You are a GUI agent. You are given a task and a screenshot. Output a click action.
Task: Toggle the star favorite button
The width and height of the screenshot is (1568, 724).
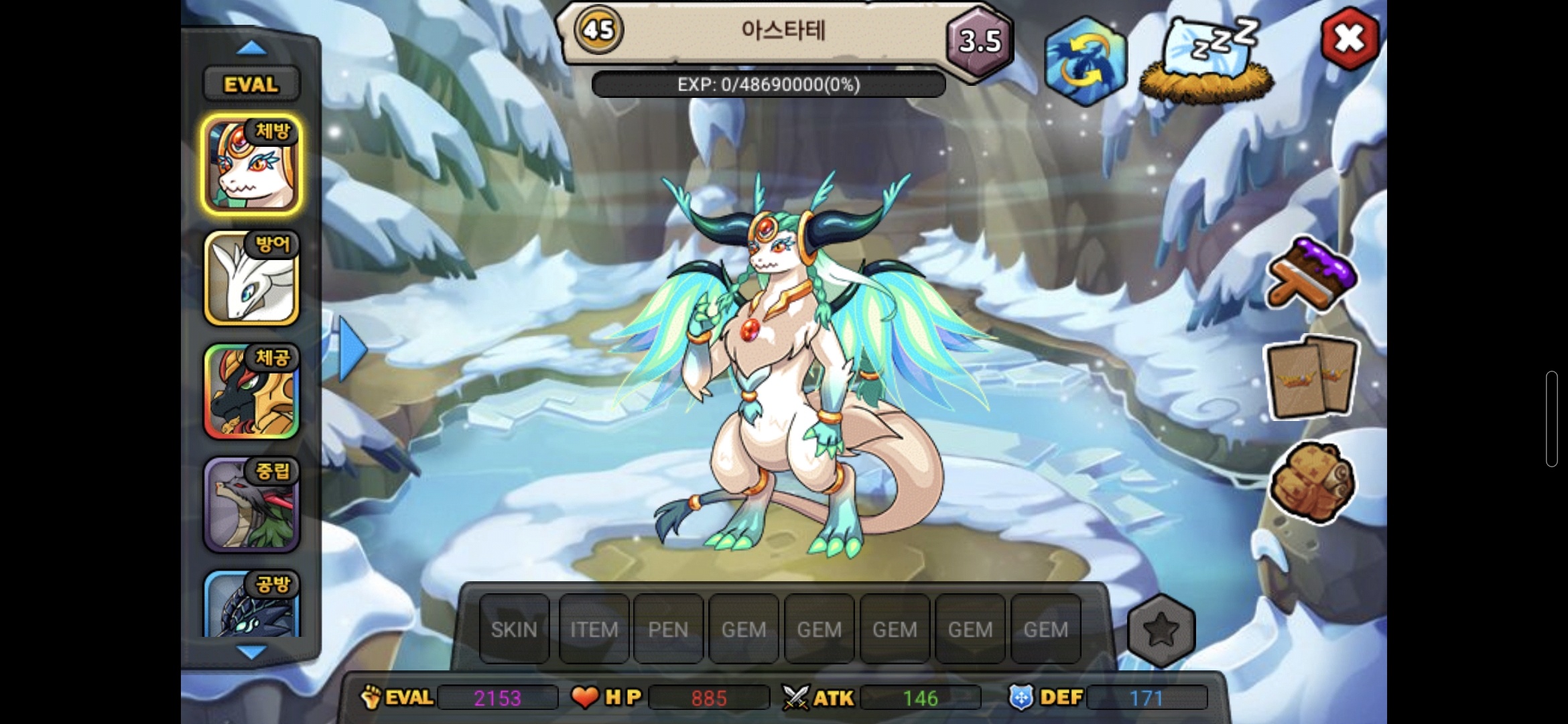click(1161, 630)
